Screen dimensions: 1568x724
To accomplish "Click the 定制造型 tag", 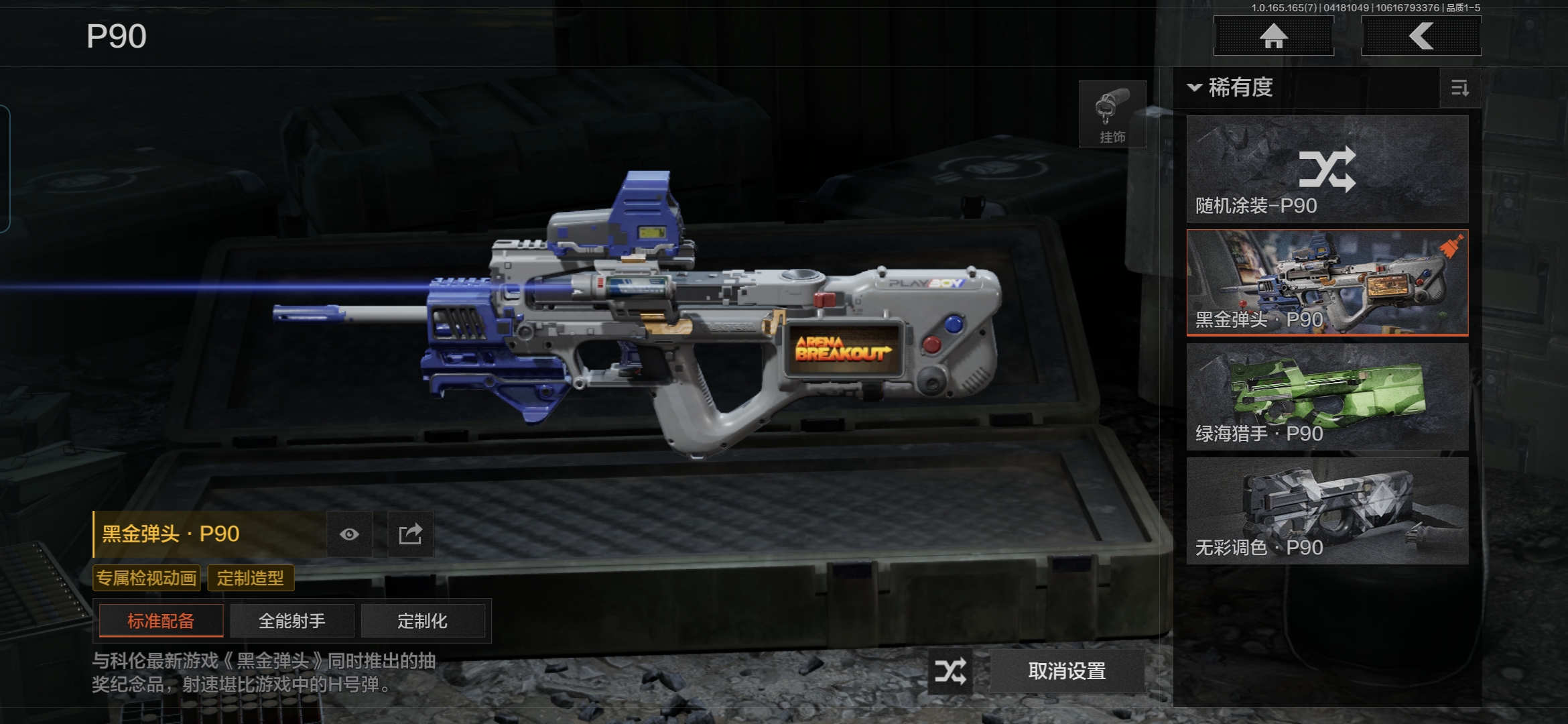I will click(x=251, y=578).
